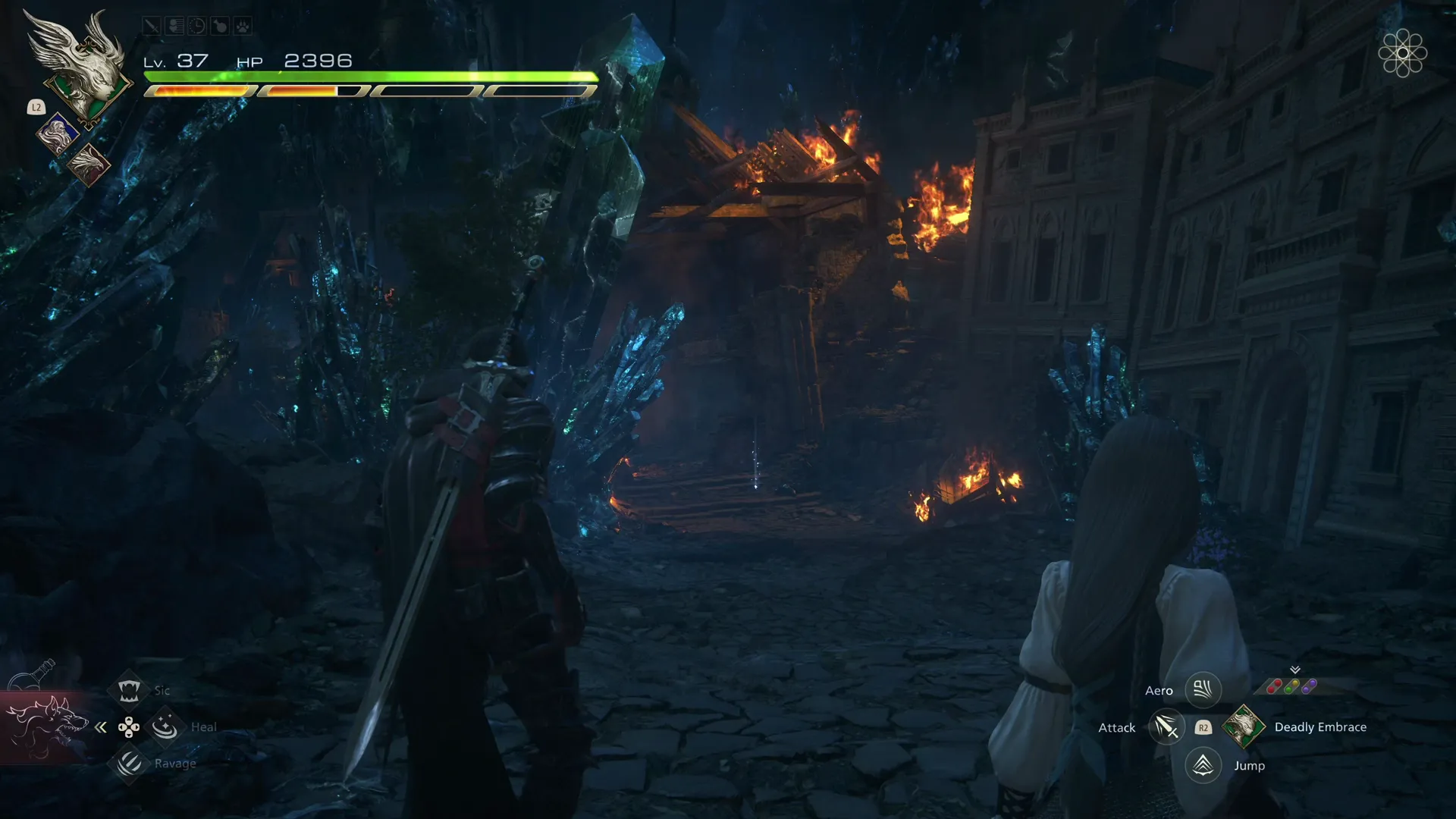The height and width of the screenshot is (819, 1456).
Task: Click the clock status icon near the HP bar
Action: [x=197, y=25]
